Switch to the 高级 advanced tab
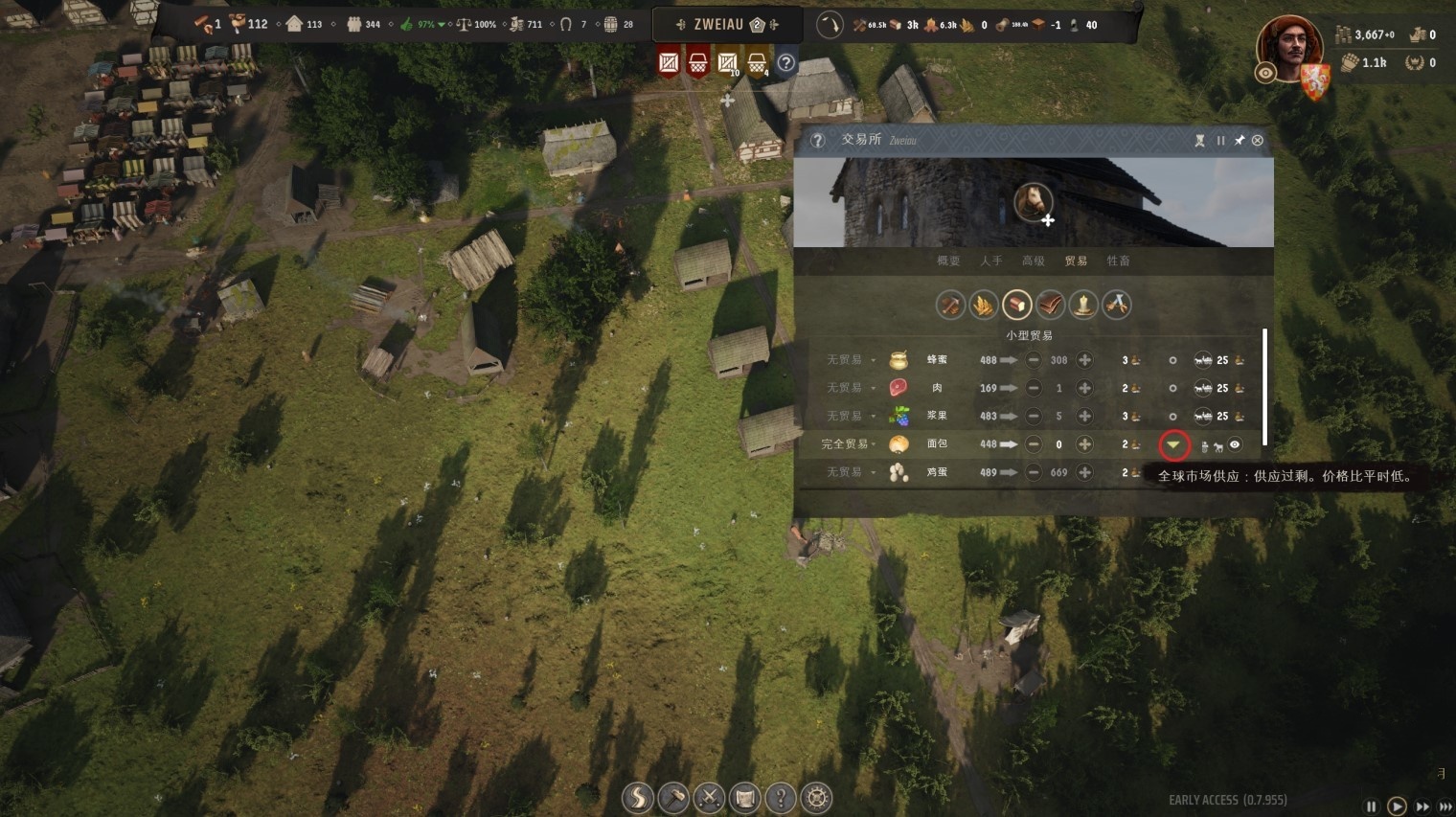The height and width of the screenshot is (817, 1456). click(1033, 261)
